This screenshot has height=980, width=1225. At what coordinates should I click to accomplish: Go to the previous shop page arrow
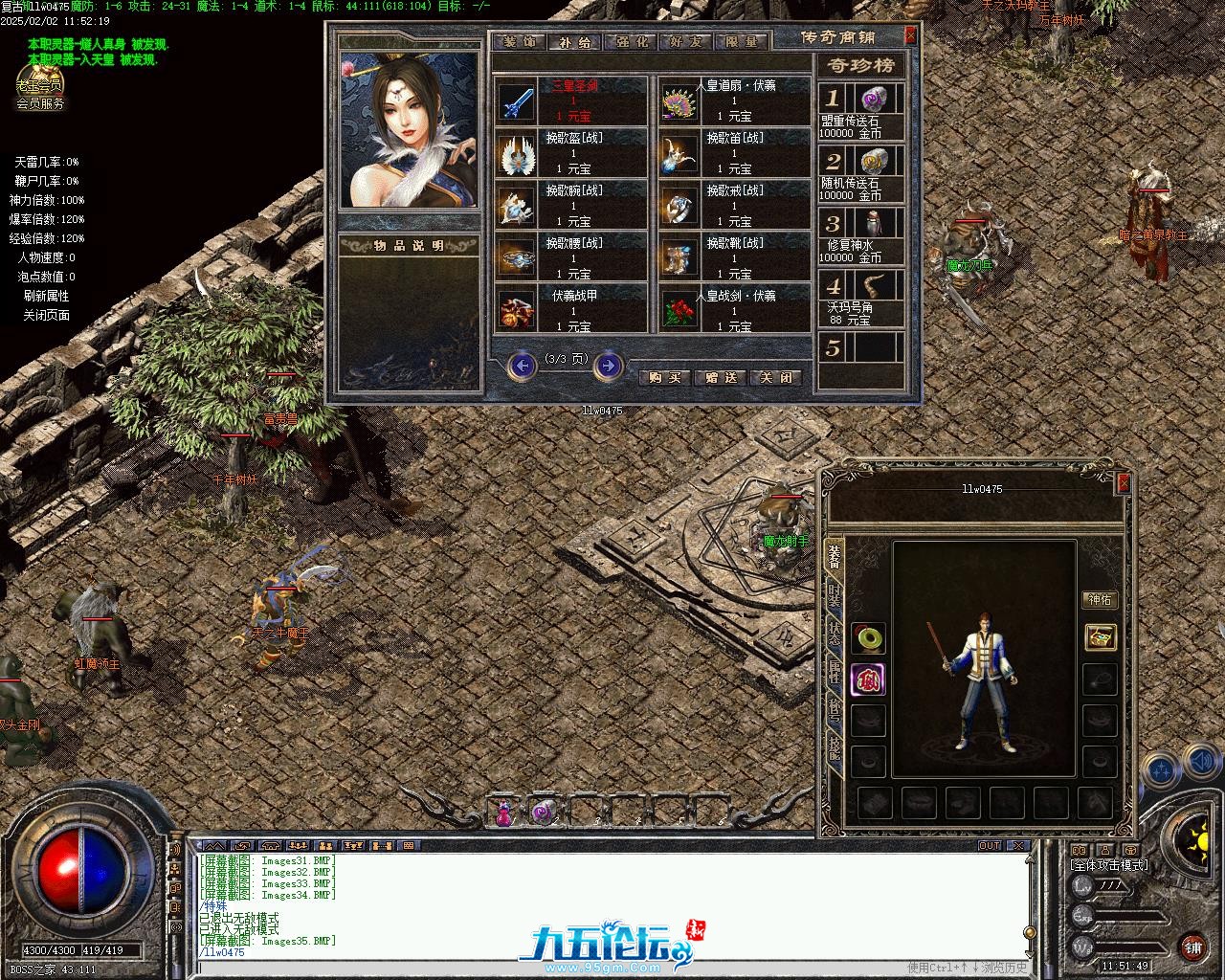[523, 365]
